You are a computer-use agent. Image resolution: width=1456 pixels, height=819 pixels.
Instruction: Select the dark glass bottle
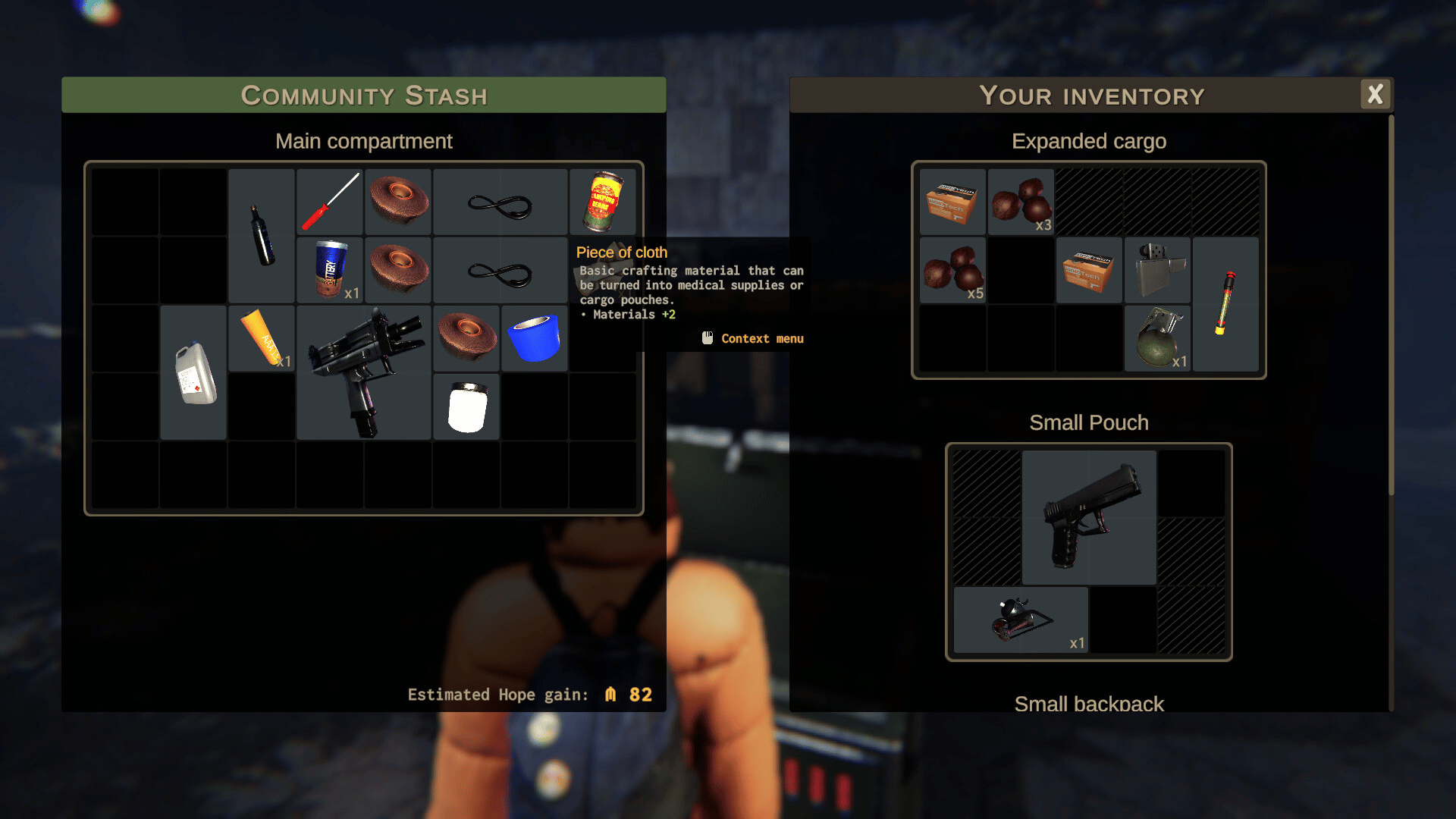coord(262,235)
